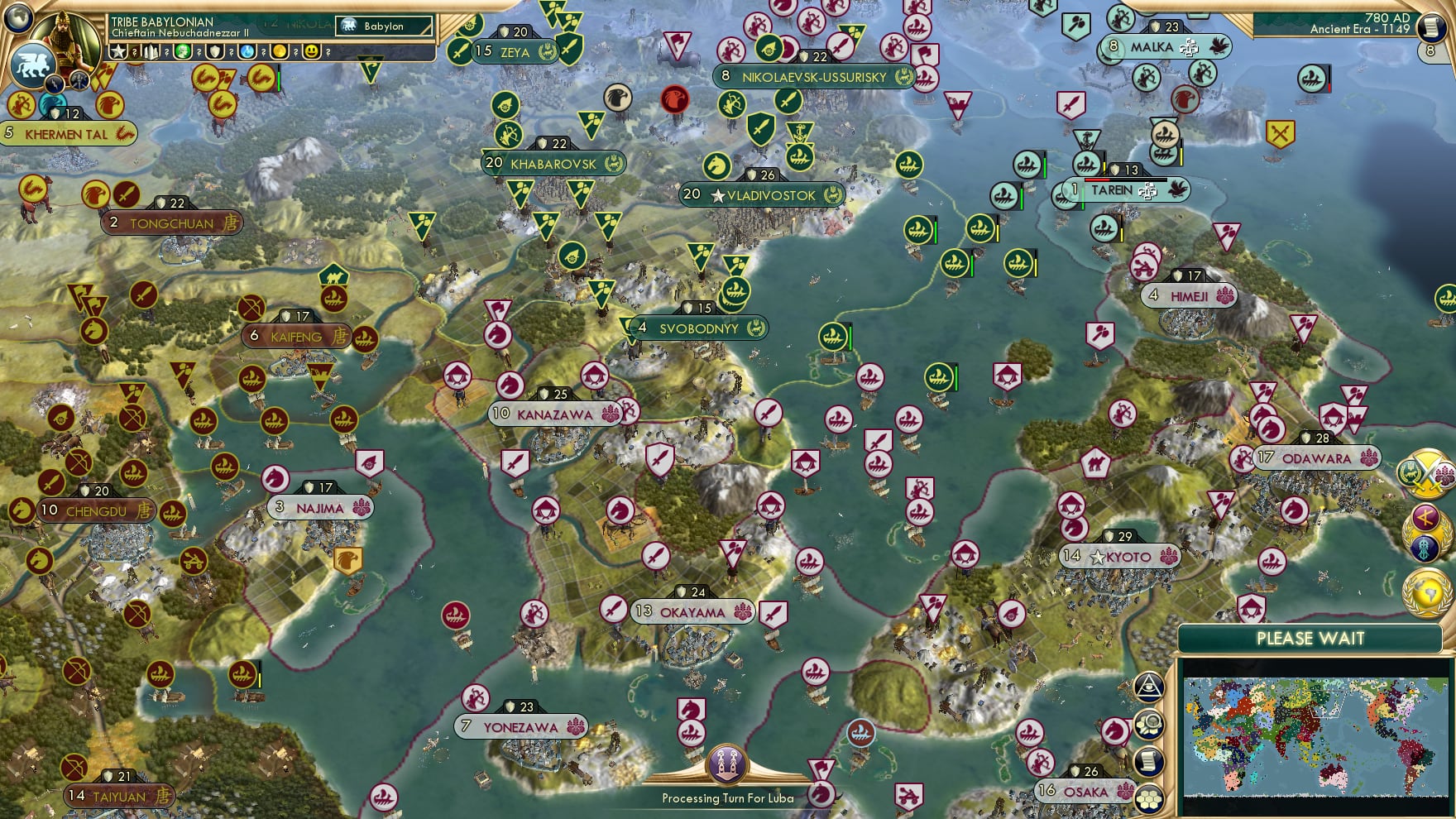Open the Social Policies medallion icon

(1424, 518)
